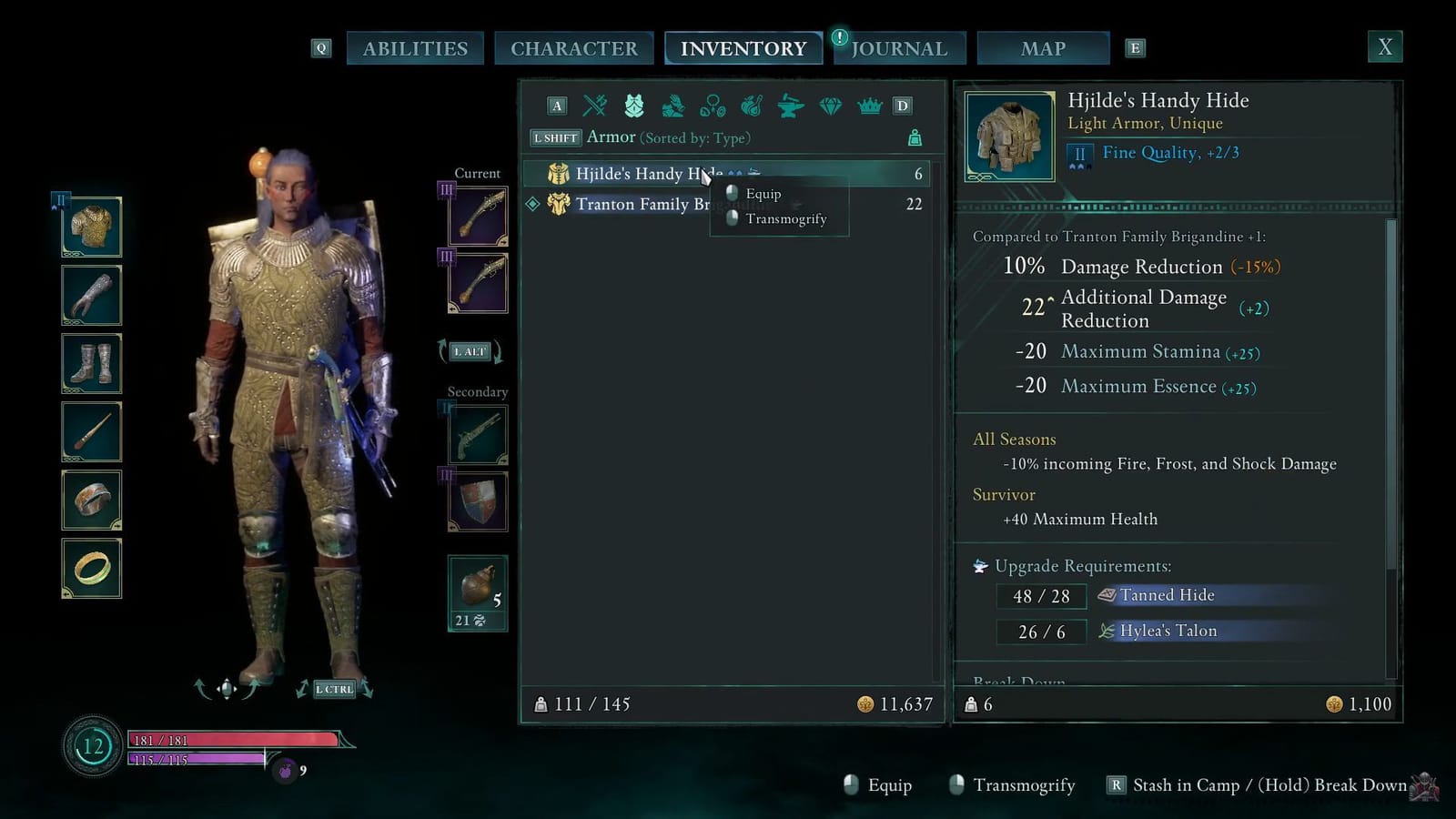Select the anvil crafting materials filter
This screenshot has height=819, width=1456.
[x=789, y=106]
